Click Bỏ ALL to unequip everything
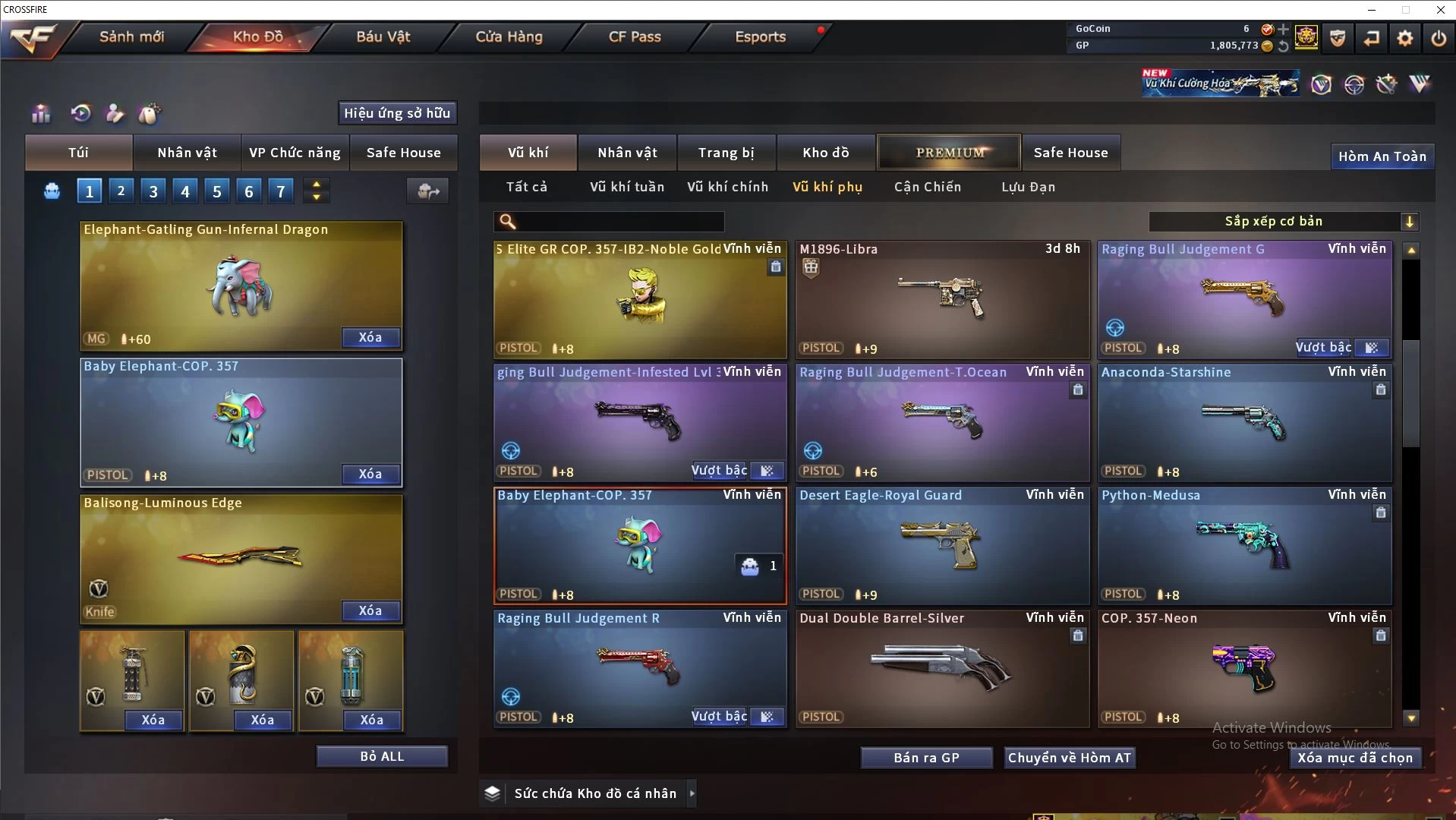 coord(382,756)
